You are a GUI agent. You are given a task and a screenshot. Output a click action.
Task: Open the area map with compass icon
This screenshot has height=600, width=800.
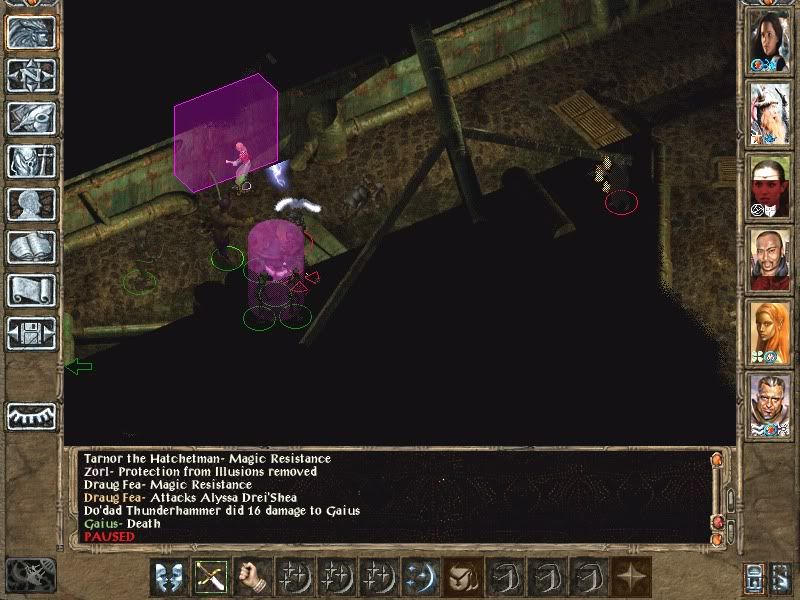(x=31, y=75)
